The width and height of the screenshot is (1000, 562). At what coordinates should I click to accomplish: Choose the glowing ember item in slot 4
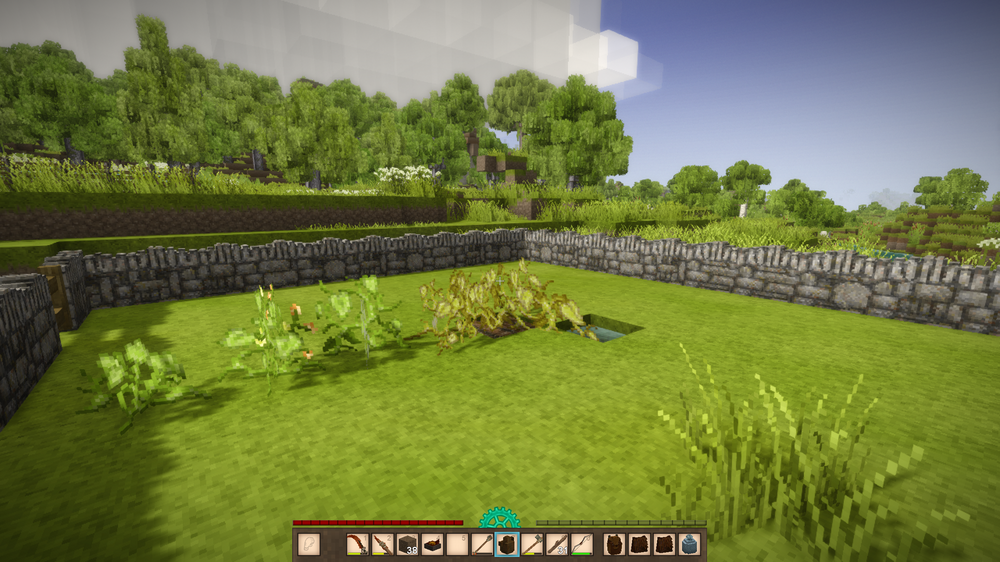(x=432, y=544)
